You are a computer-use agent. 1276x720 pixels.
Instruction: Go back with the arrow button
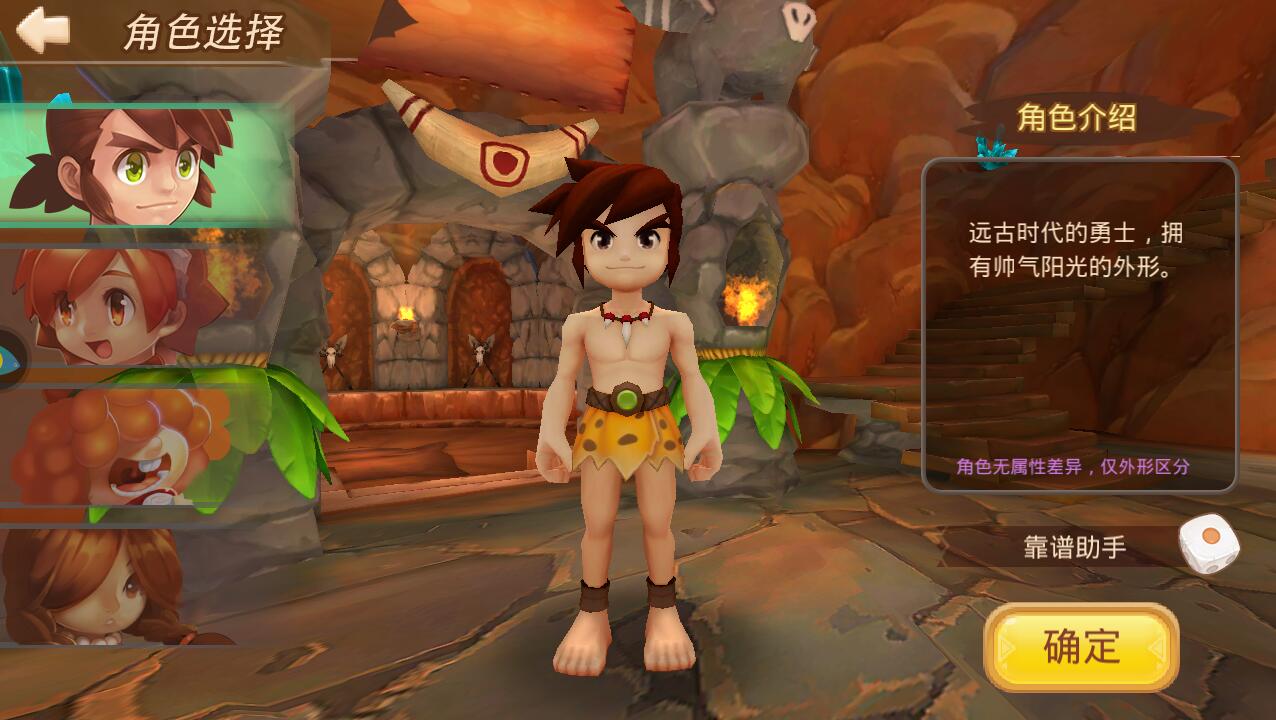coord(43,30)
